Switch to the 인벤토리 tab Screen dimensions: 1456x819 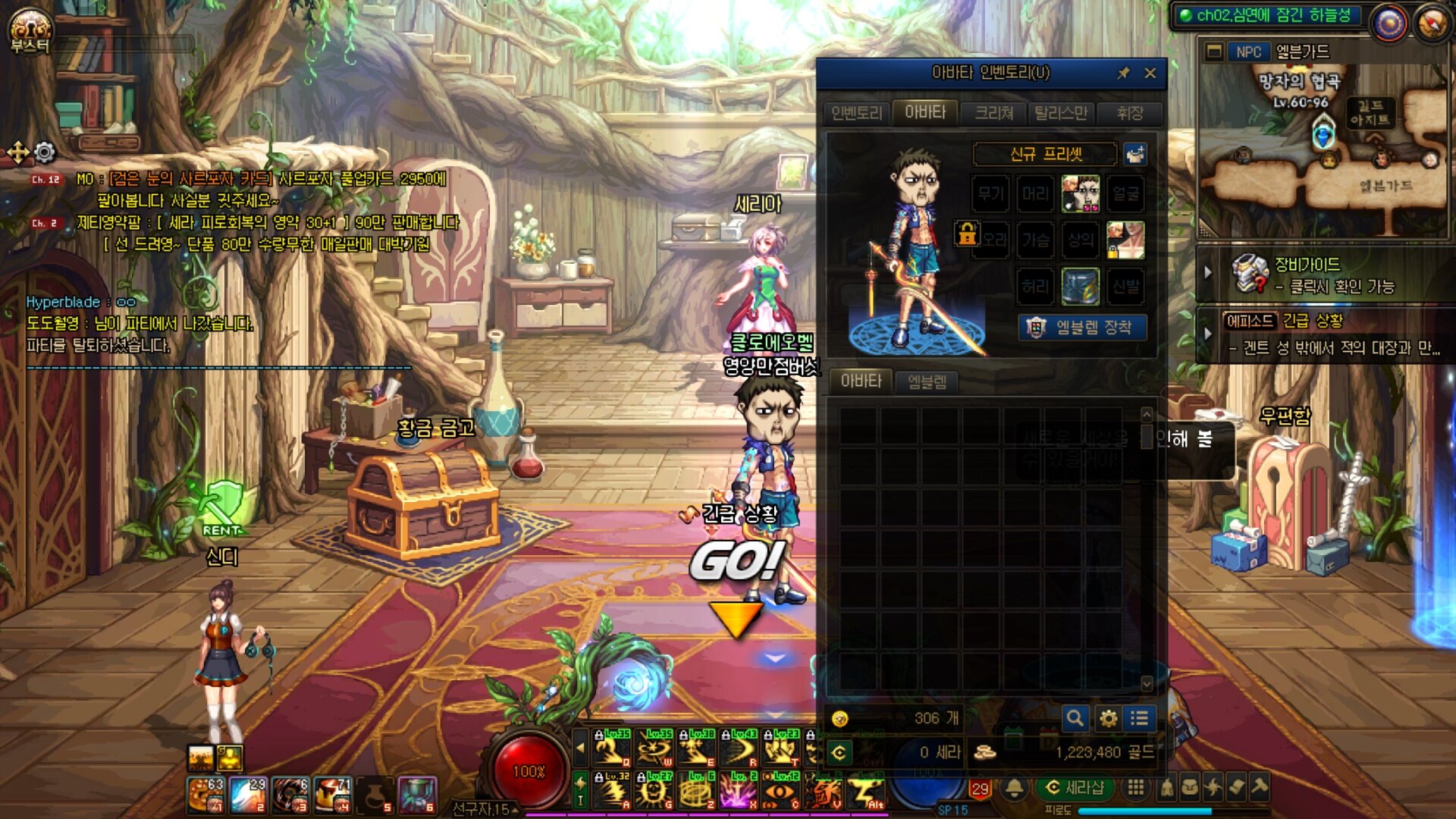coord(857,113)
